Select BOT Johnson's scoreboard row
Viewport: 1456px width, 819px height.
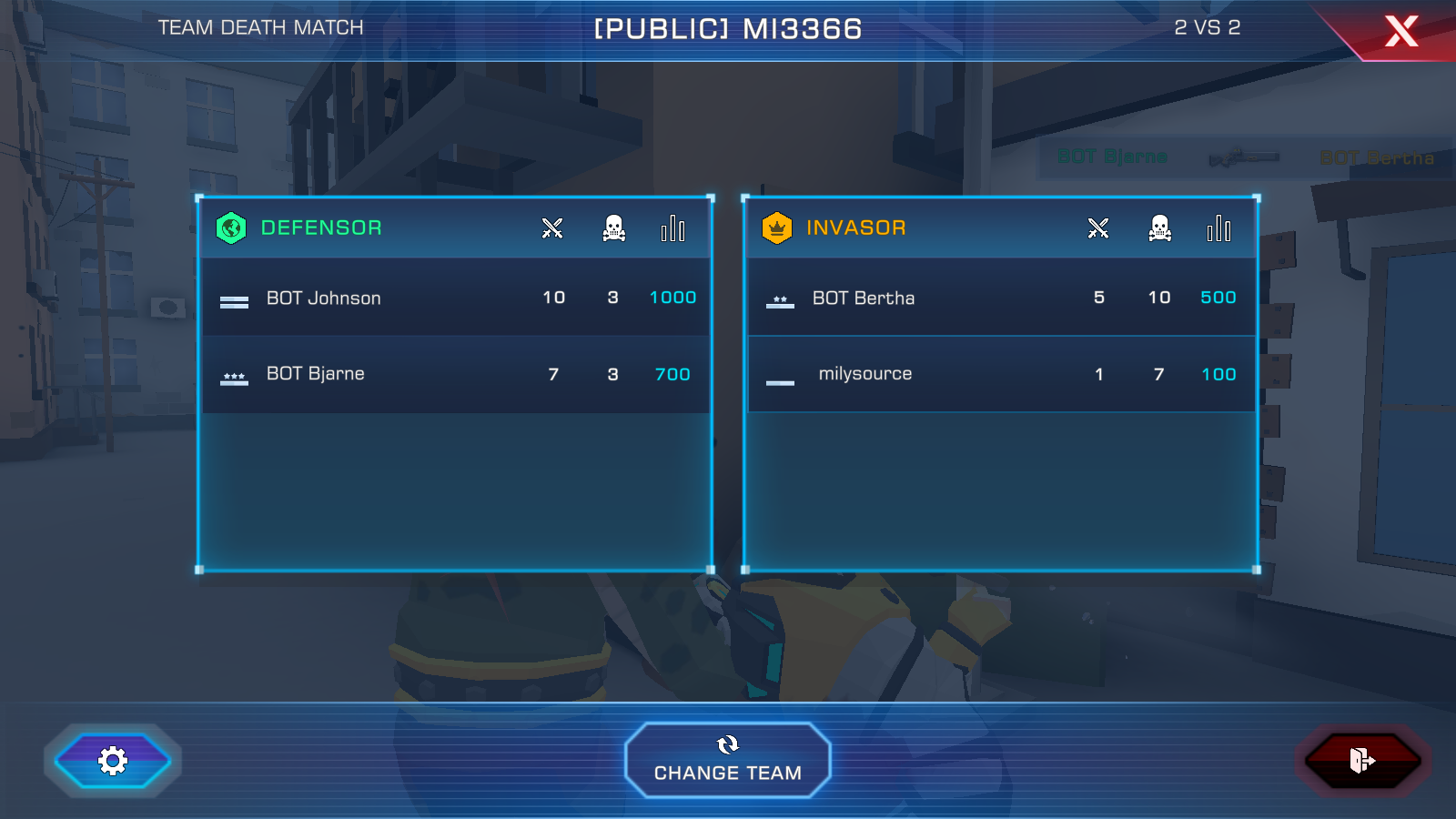455,298
